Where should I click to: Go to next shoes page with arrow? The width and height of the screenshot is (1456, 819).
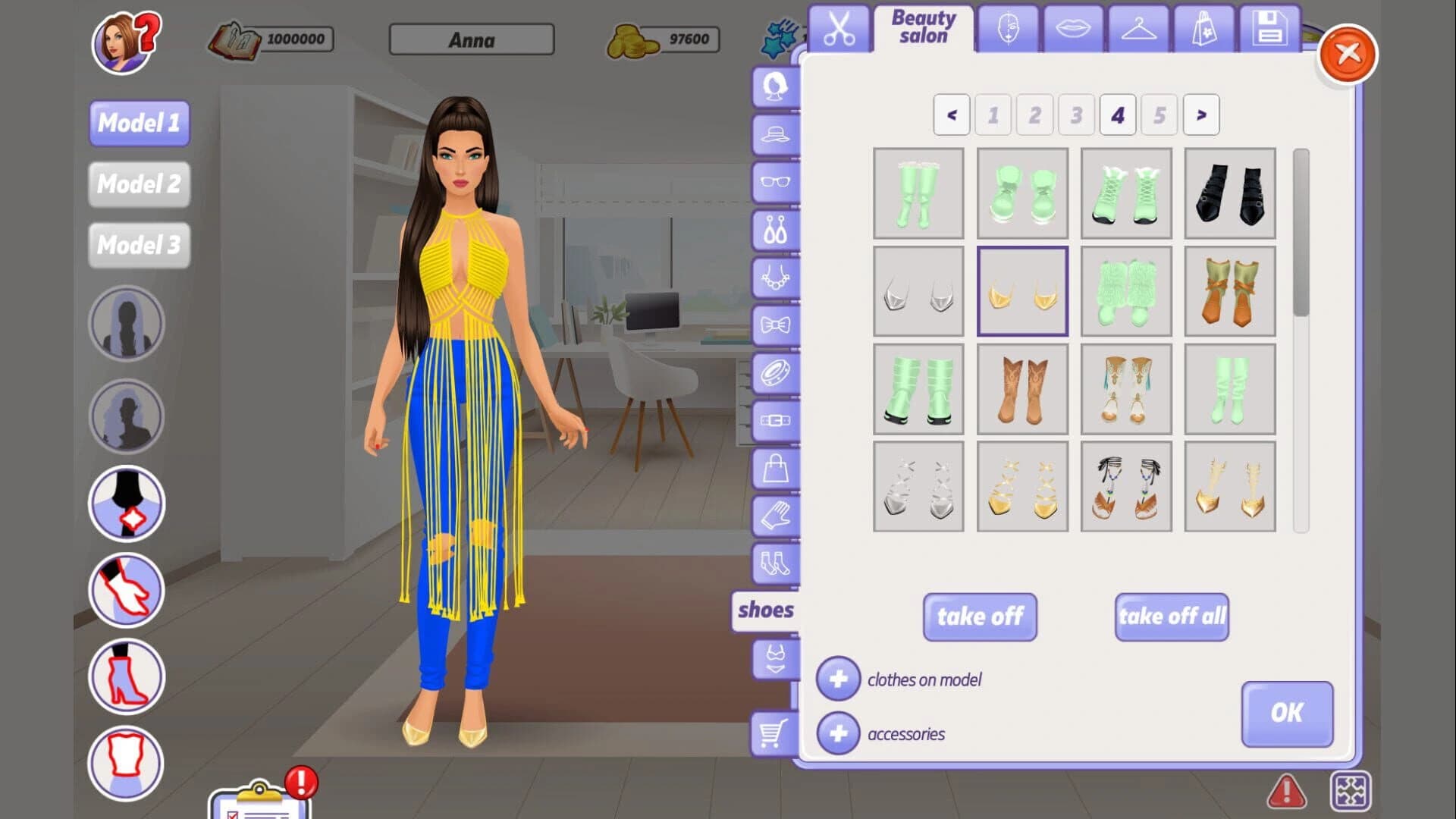click(1200, 115)
